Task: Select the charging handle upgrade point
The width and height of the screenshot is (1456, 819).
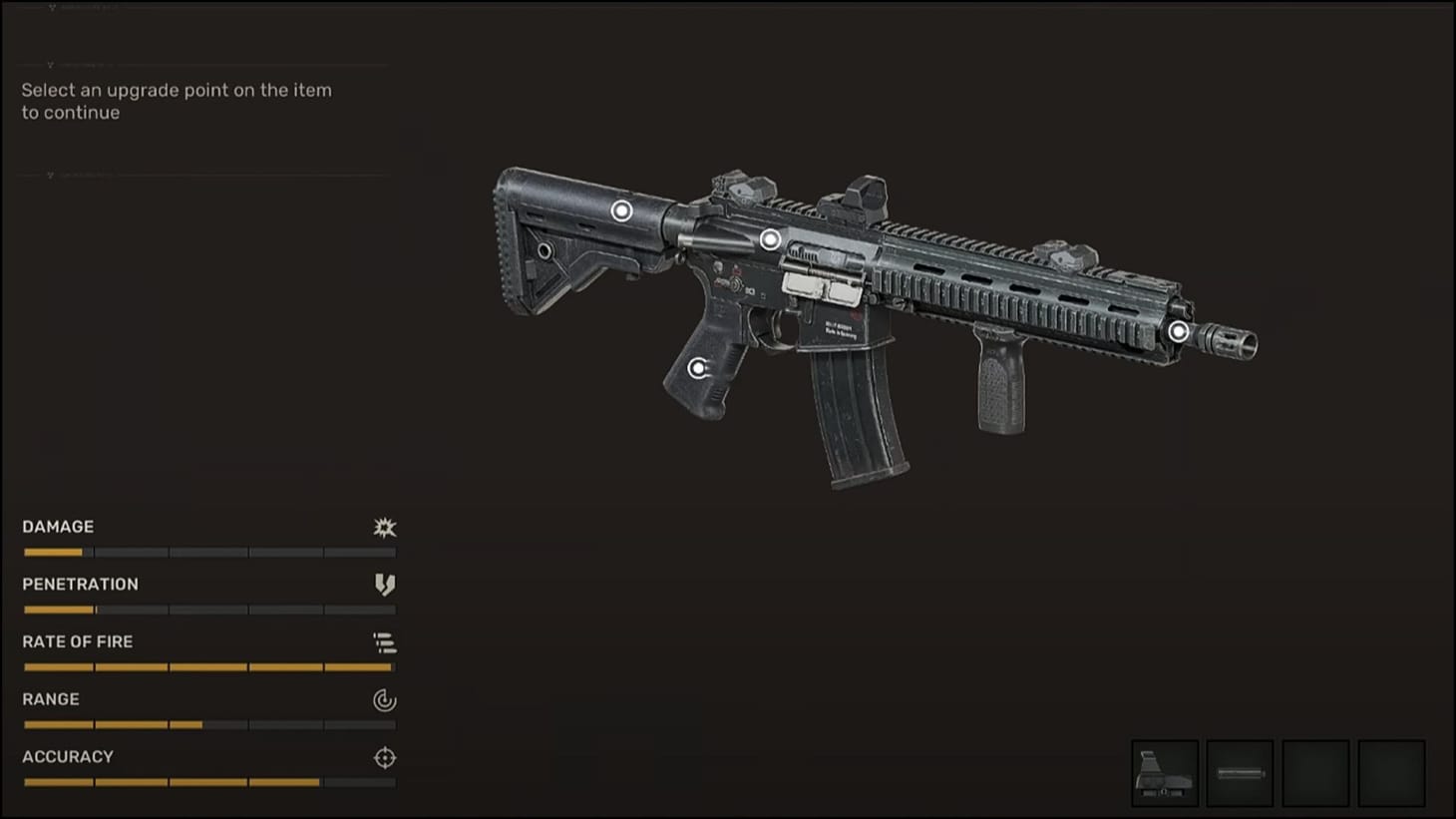Action: [768, 238]
